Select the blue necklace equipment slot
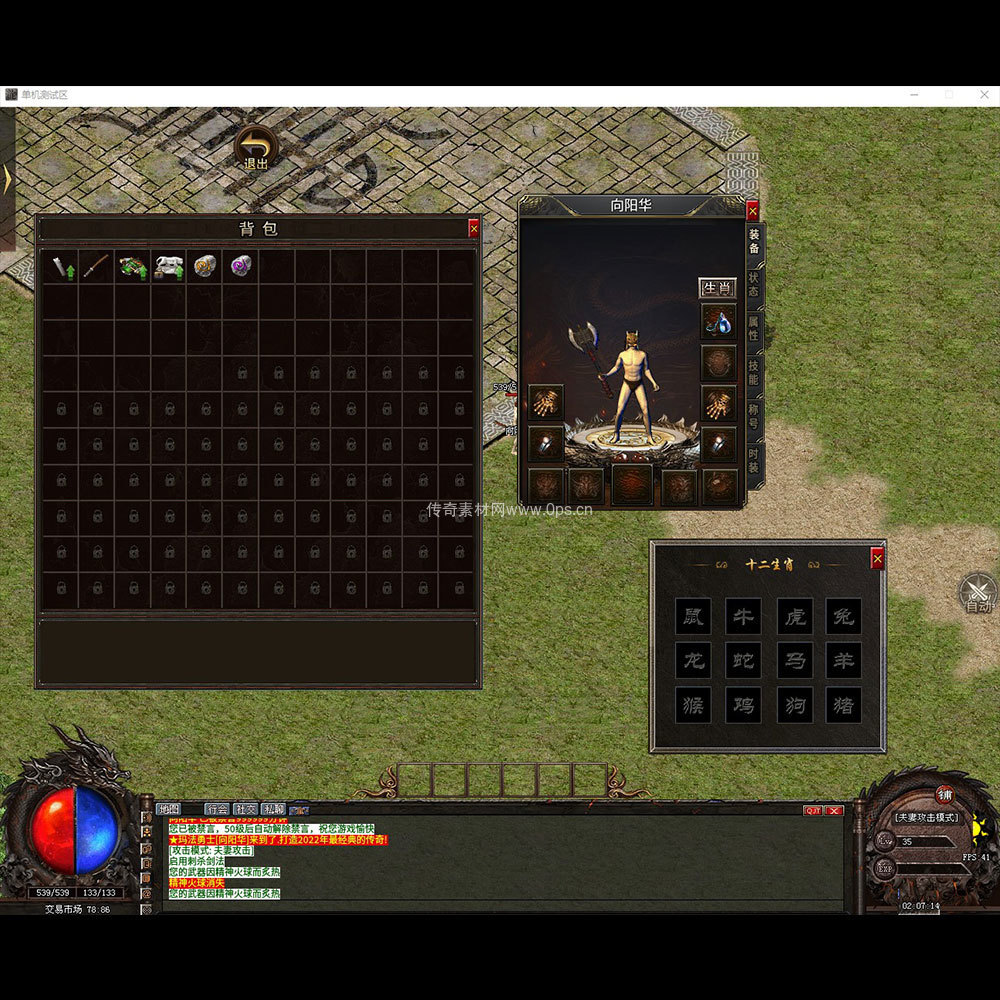The width and height of the screenshot is (1000, 1000). (x=718, y=322)
